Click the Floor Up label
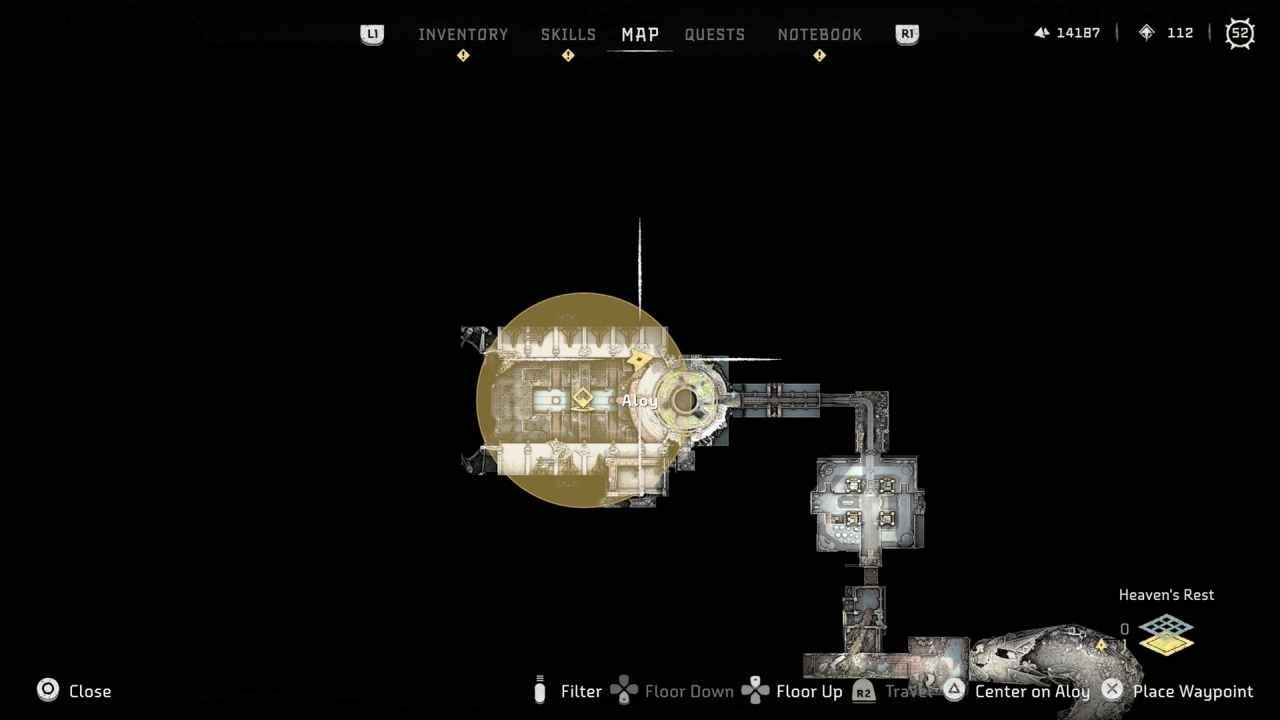Image resolution: width=1280 pixels, height=720 pixels. [x=809, y=691]
